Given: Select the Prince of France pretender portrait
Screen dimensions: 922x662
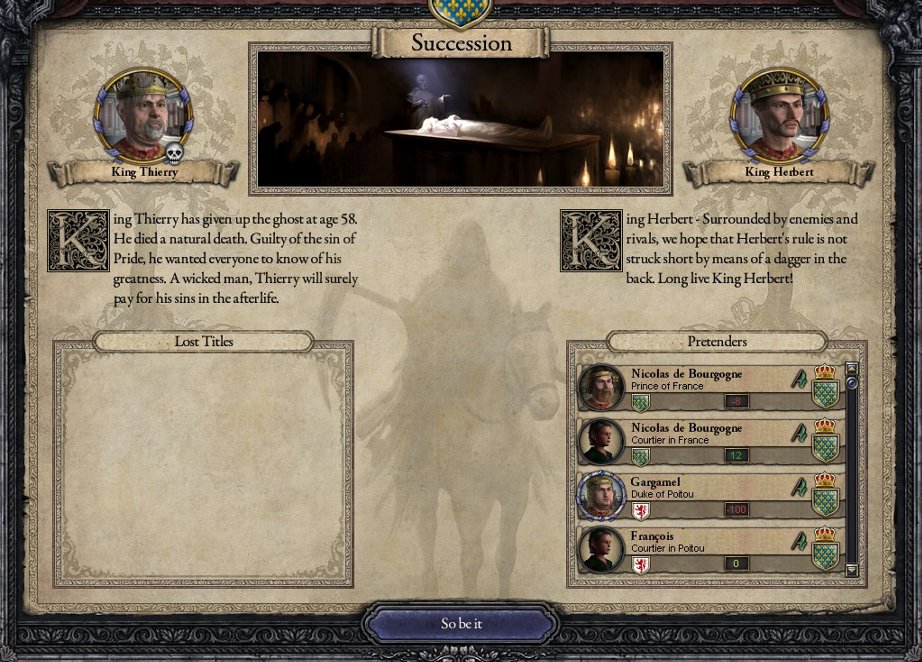Looking at the screenshot, I should coord(602,388).
